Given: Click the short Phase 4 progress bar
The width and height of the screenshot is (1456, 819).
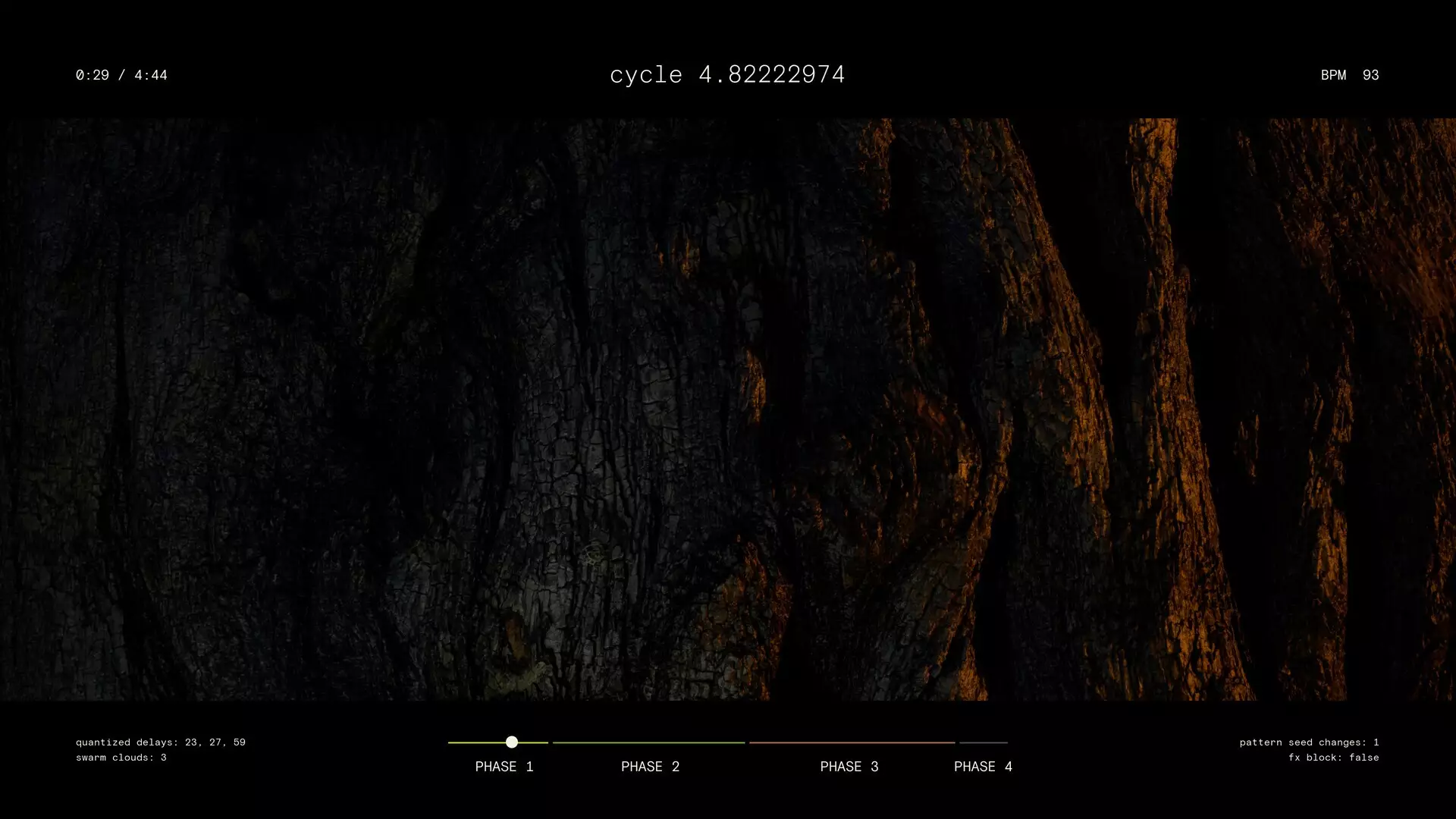Looking at the screenshot, I should click(982, 742).
